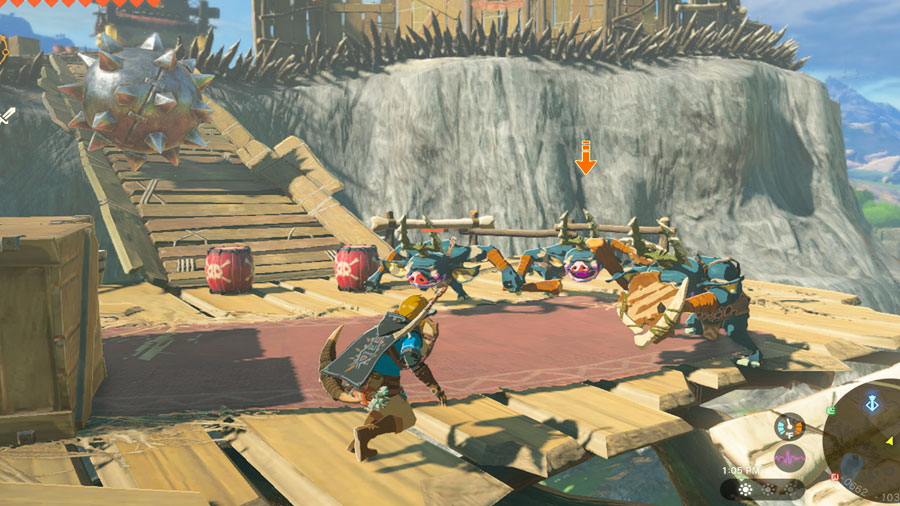Screen dimensions: 900x506
Task: Click the purple sound wave noise meter
Action: 790,459
